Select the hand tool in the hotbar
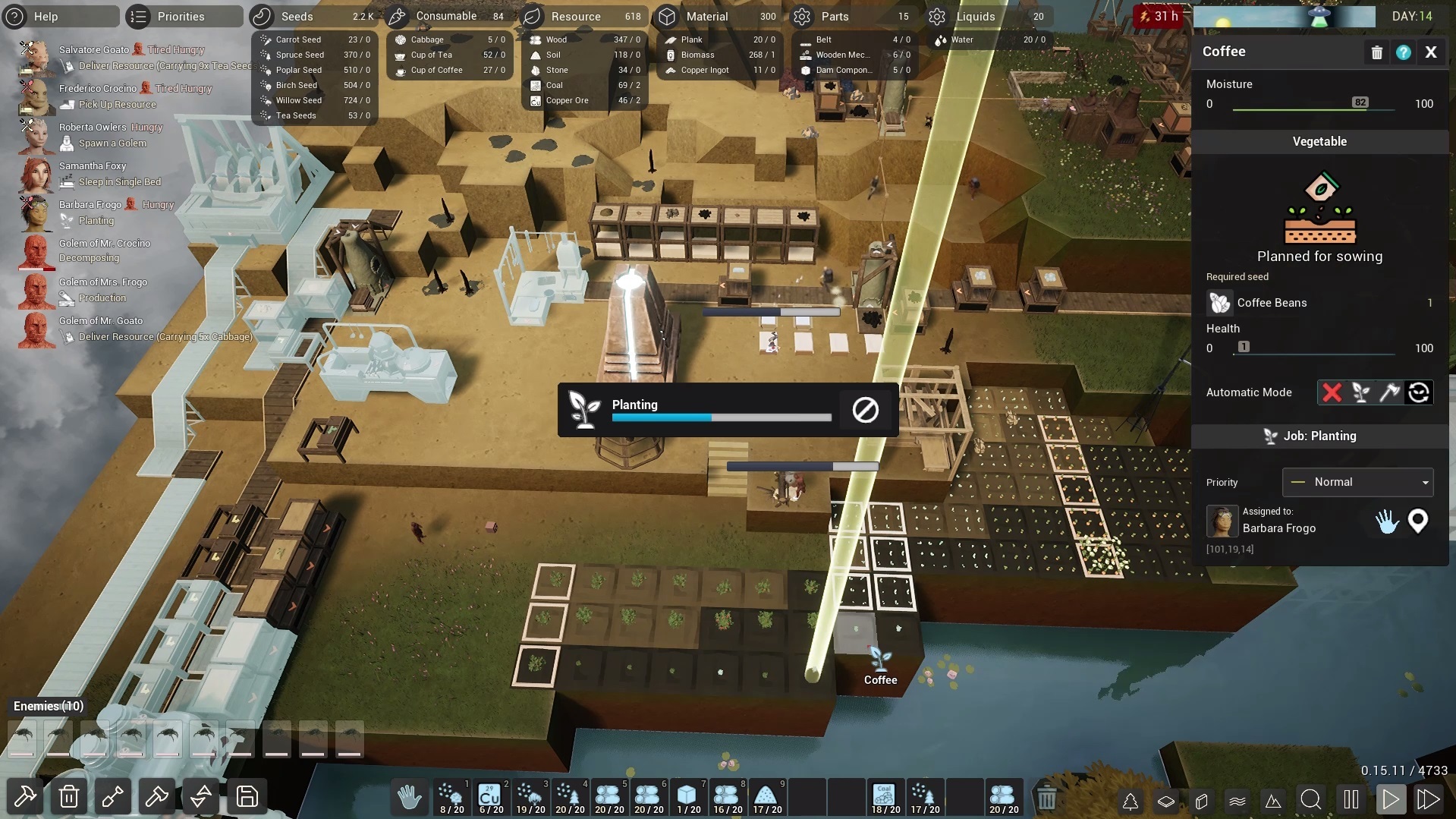Screen dimensions: 1456x819 (410, 797)
